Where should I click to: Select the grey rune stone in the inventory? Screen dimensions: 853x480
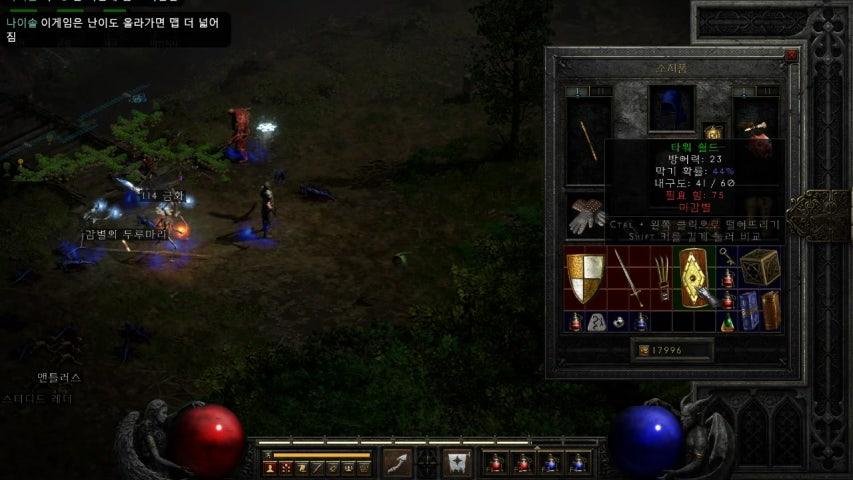point(597,322)
